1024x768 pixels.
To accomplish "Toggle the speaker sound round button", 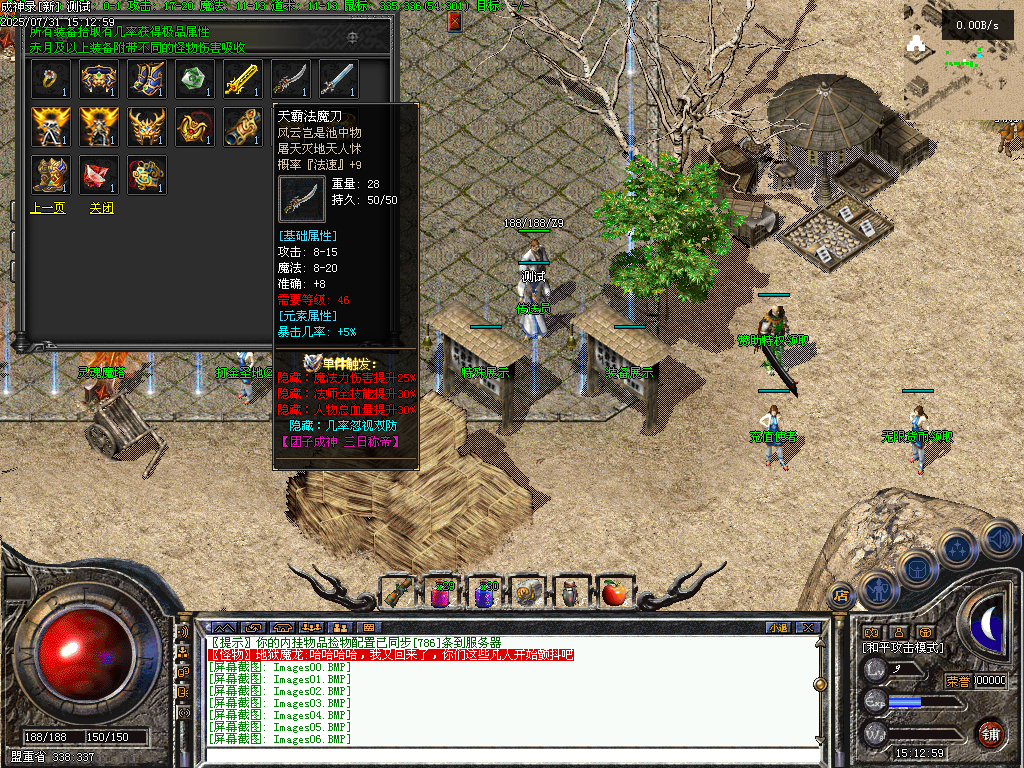I will point(999,540).
